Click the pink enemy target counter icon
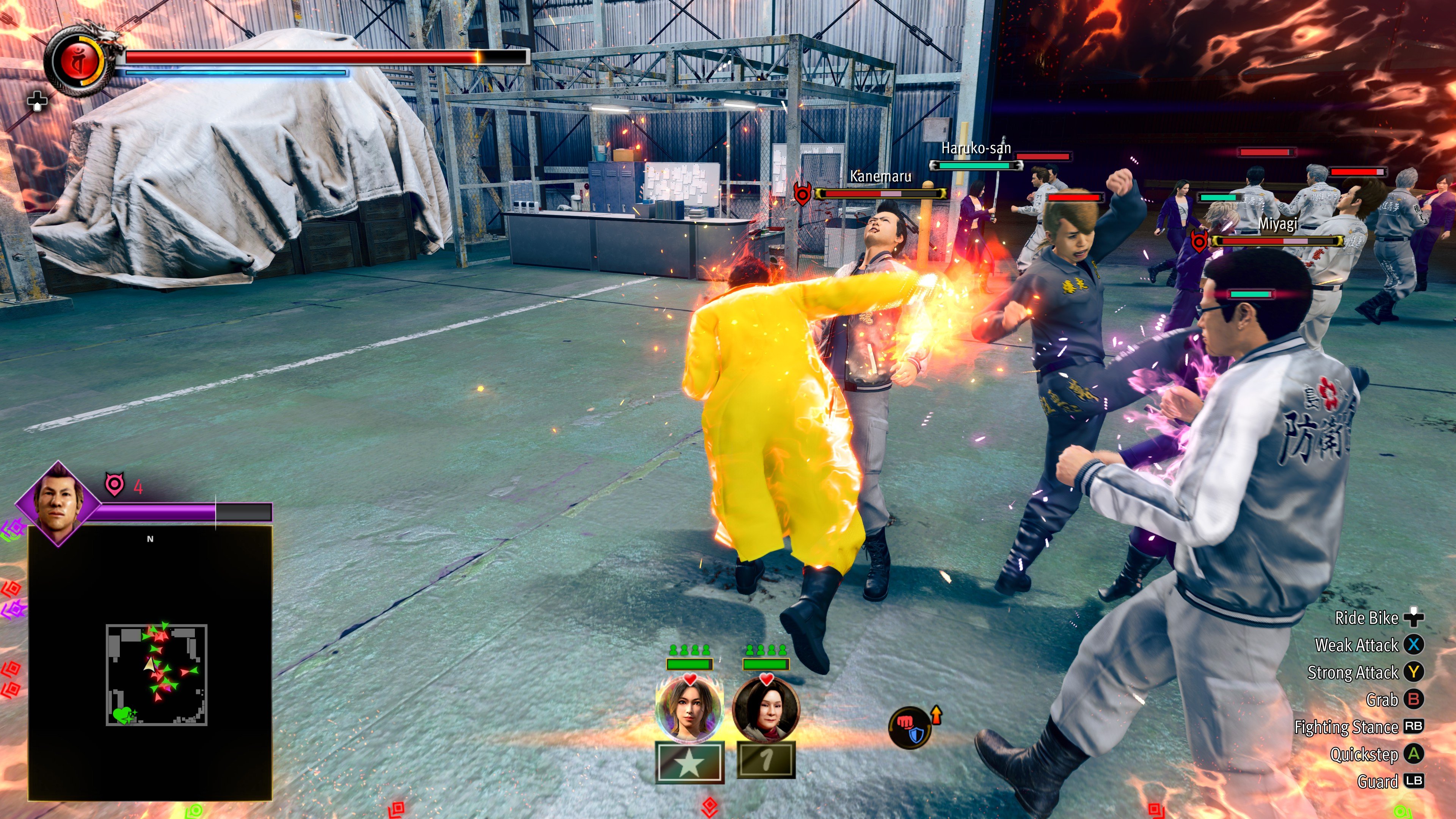1456x819 pixels. (x=115, y=485)
